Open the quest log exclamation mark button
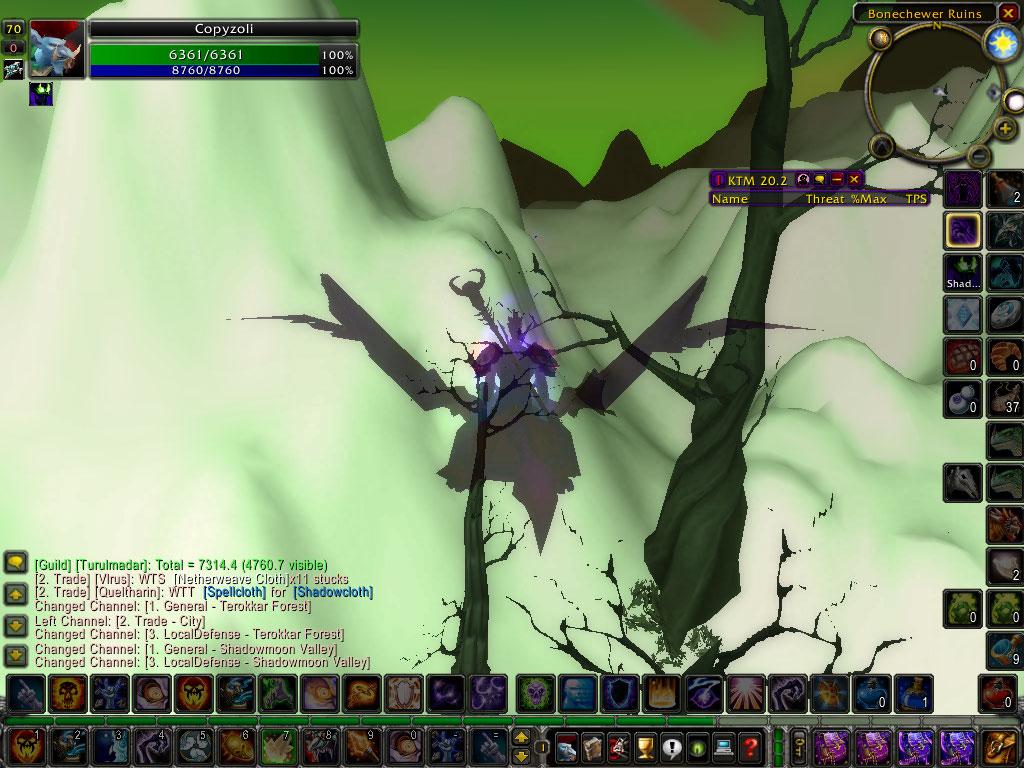The image size is (1024, 768). pos(671,747)
